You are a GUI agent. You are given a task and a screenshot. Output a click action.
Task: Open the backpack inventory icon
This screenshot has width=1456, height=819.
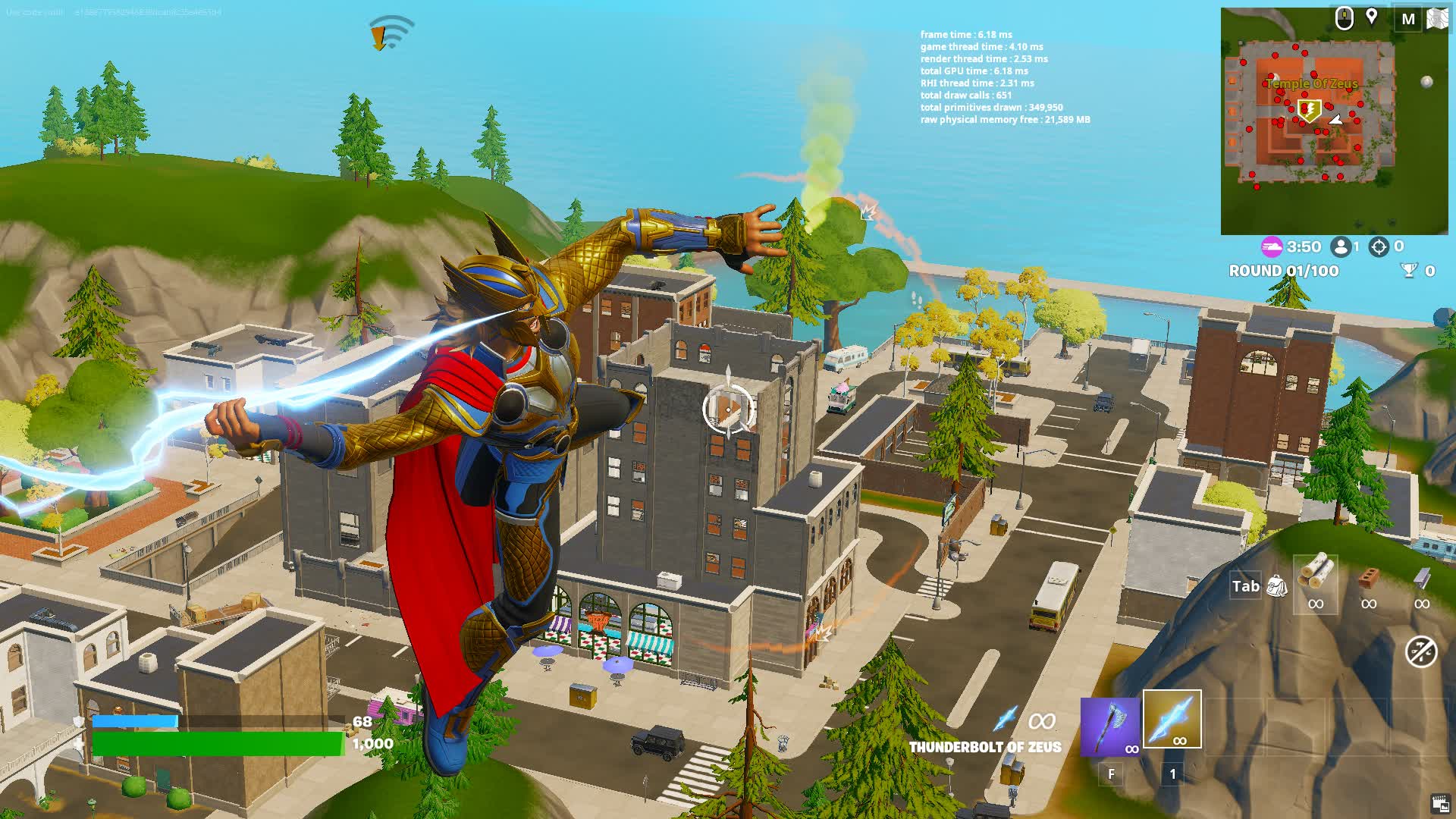click(1277, 585)
